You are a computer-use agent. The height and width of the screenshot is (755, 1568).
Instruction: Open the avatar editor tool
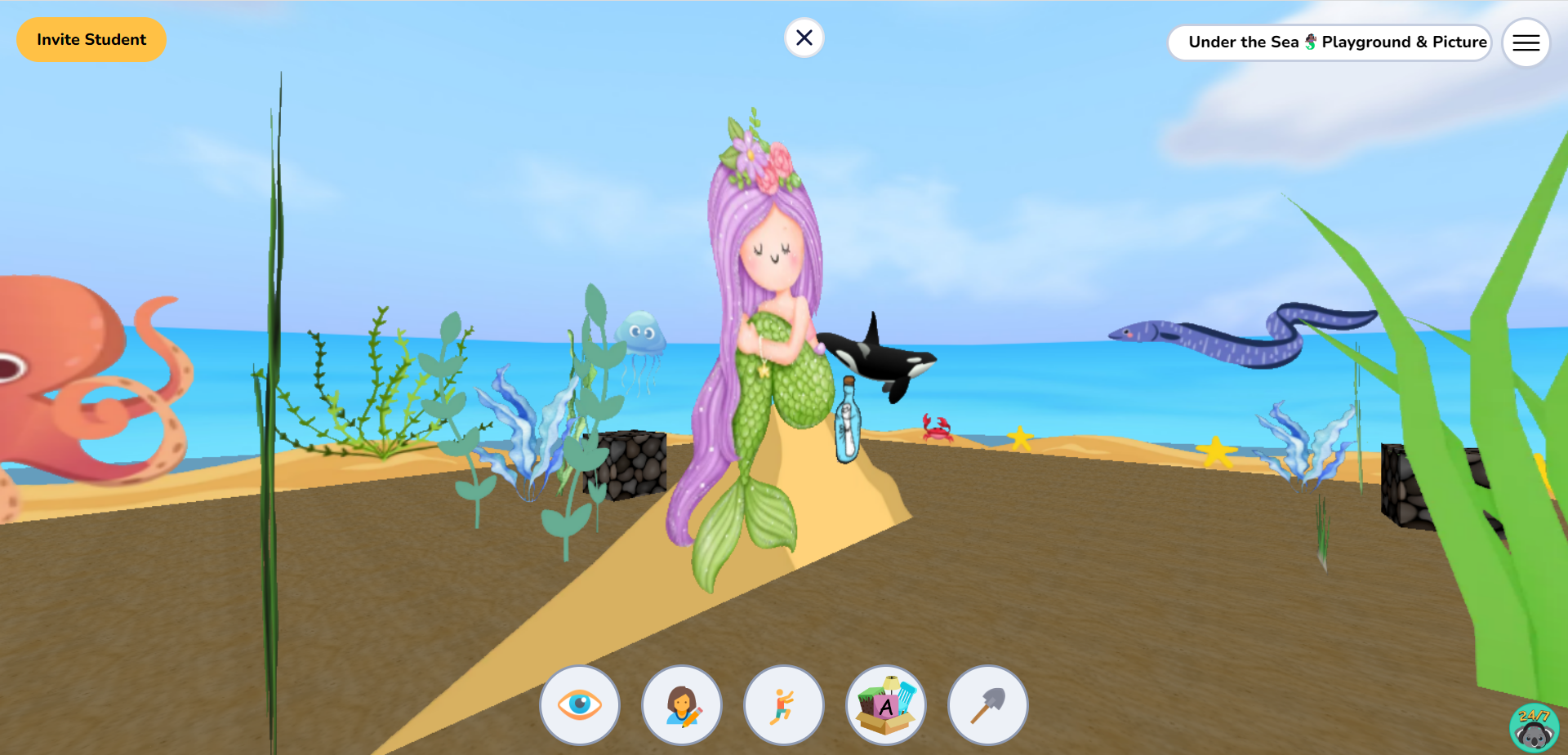click(681, 704)
